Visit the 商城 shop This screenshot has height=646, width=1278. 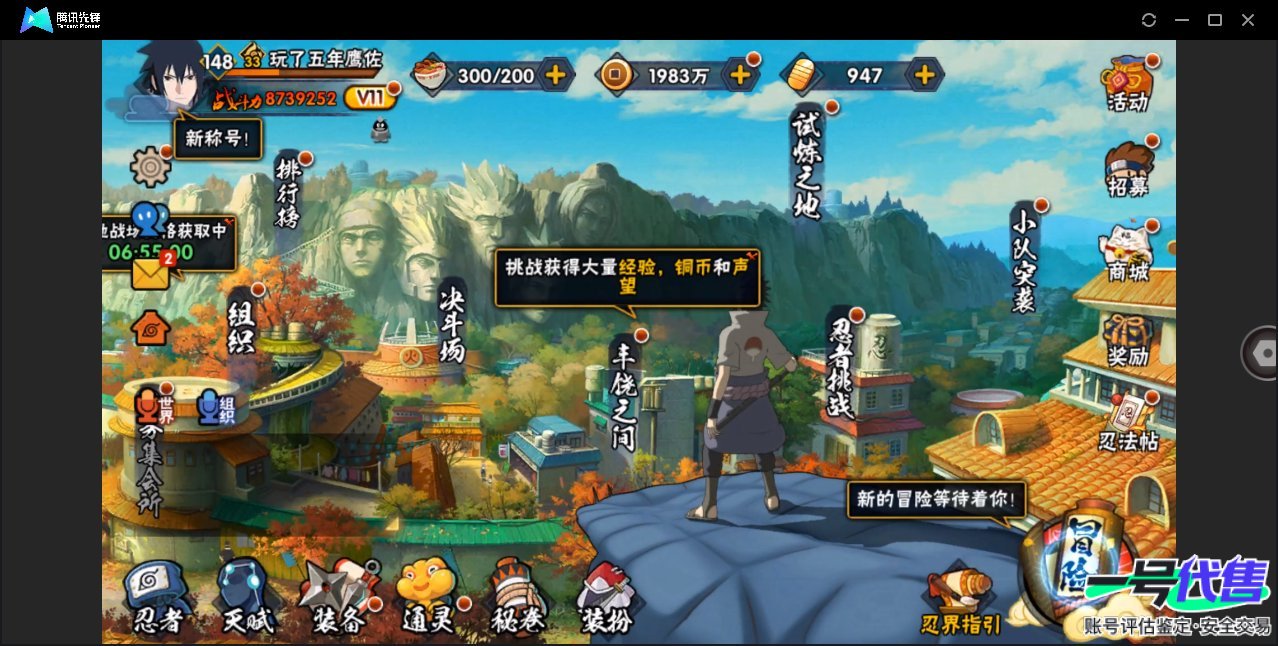1128,253
